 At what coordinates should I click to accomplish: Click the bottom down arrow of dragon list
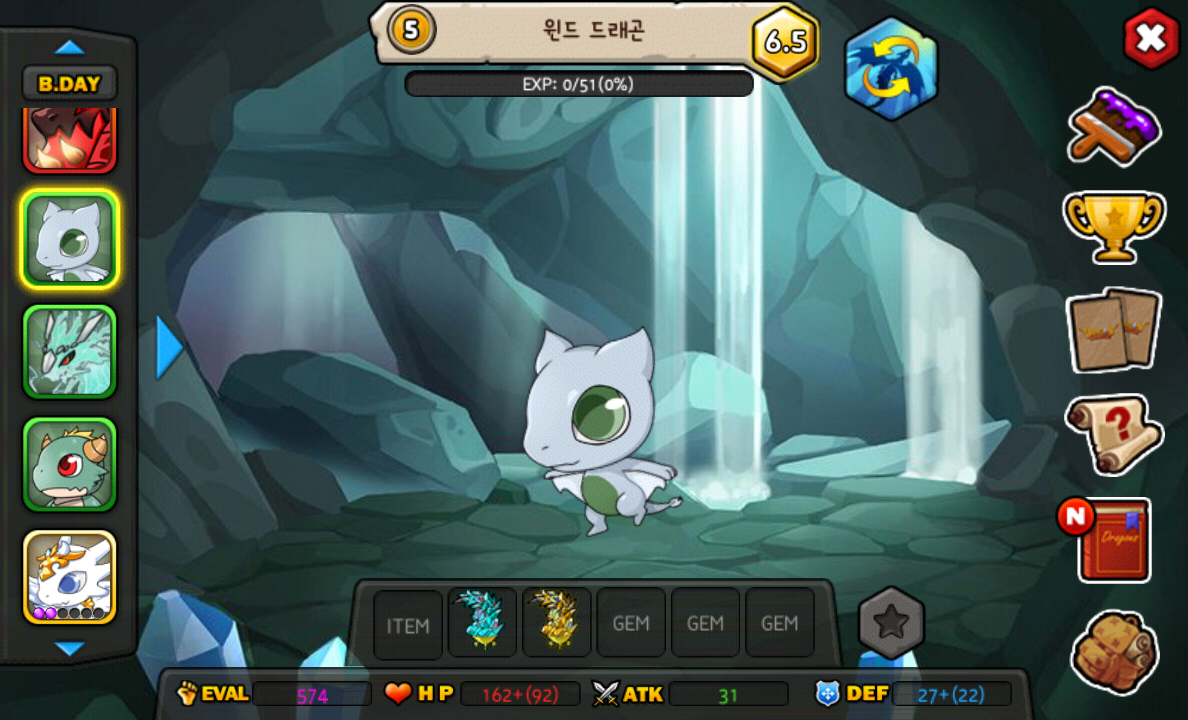pyautogui.click(x=69, y=649)
